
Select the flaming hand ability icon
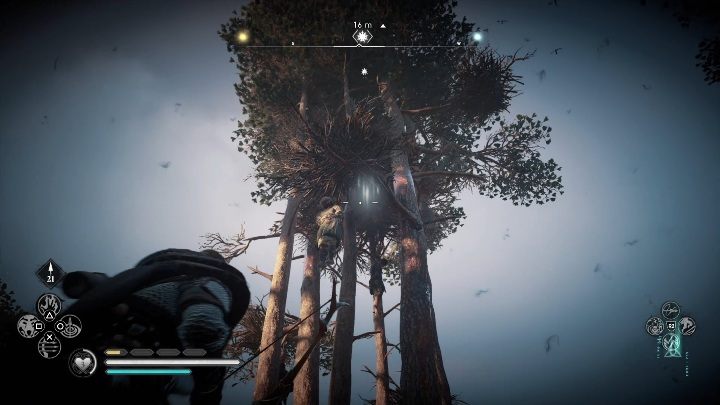49,305
